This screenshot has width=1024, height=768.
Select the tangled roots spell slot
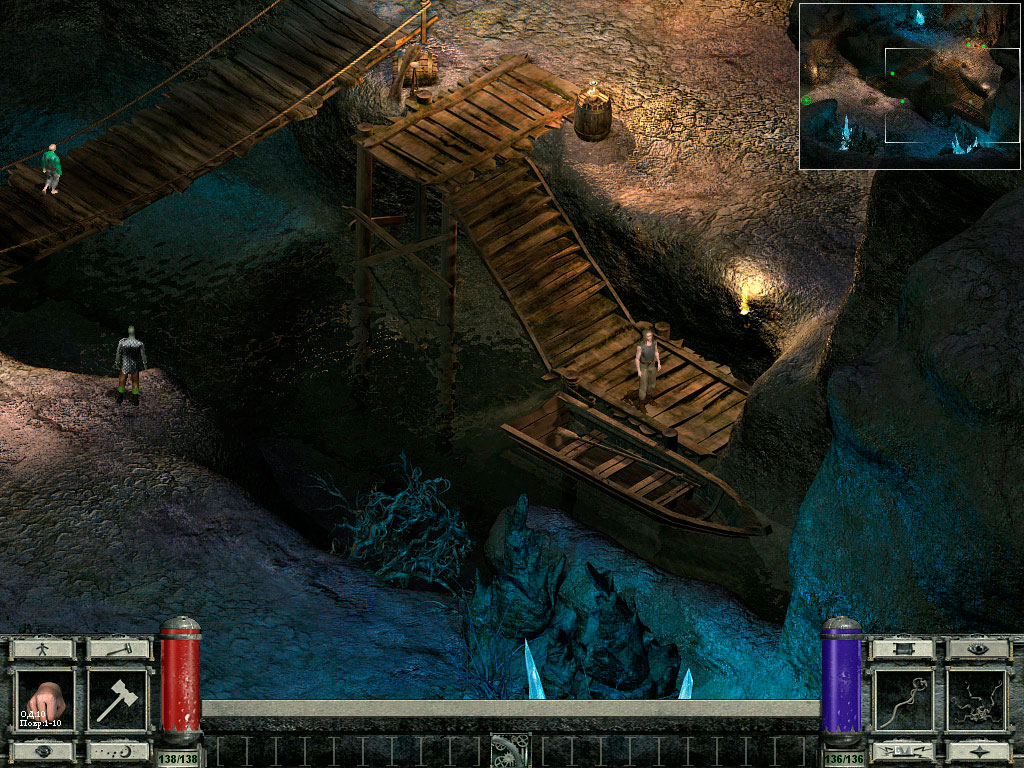pyautogui.click(x=978, y=701)
